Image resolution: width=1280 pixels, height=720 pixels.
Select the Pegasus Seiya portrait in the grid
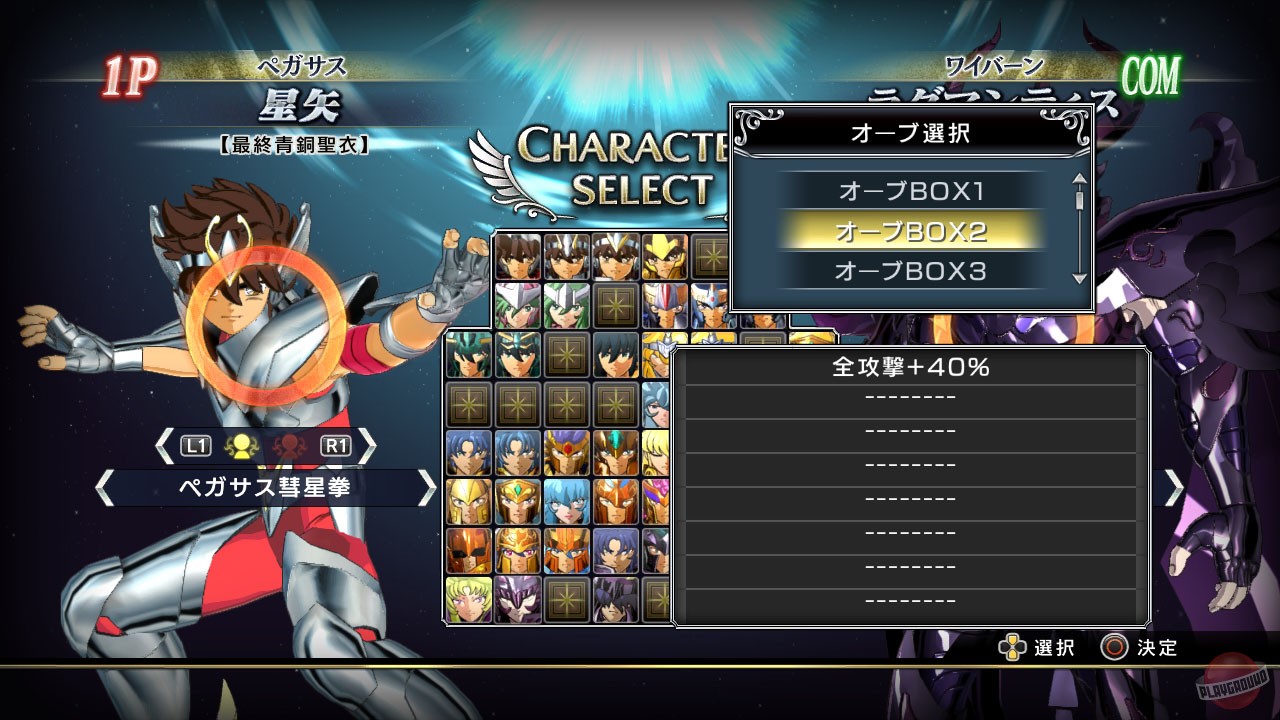[518, 255]
